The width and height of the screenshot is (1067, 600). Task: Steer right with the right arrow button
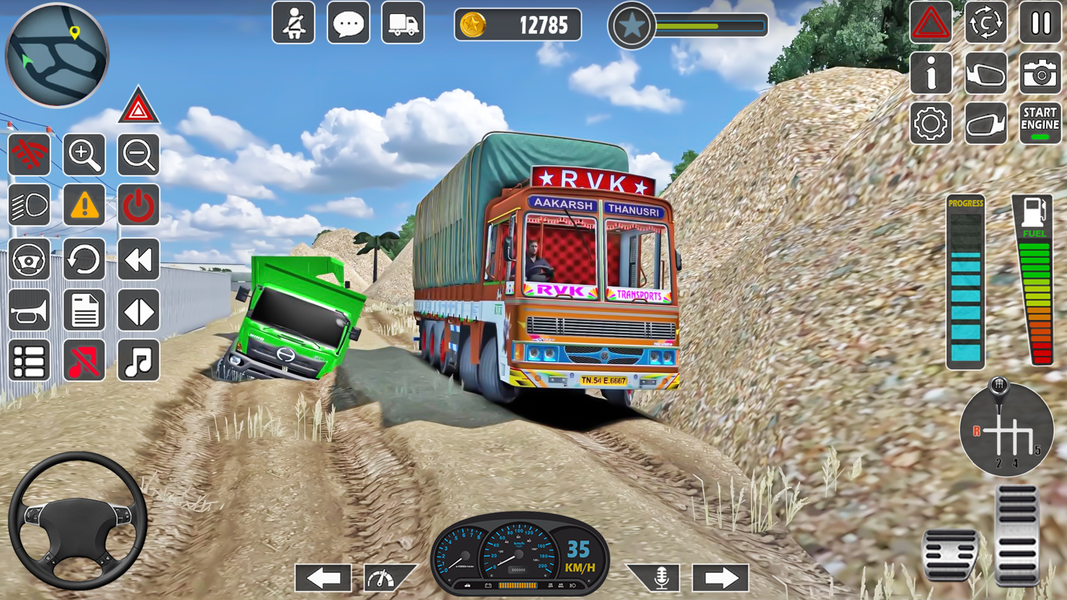[x=720, y=577]
